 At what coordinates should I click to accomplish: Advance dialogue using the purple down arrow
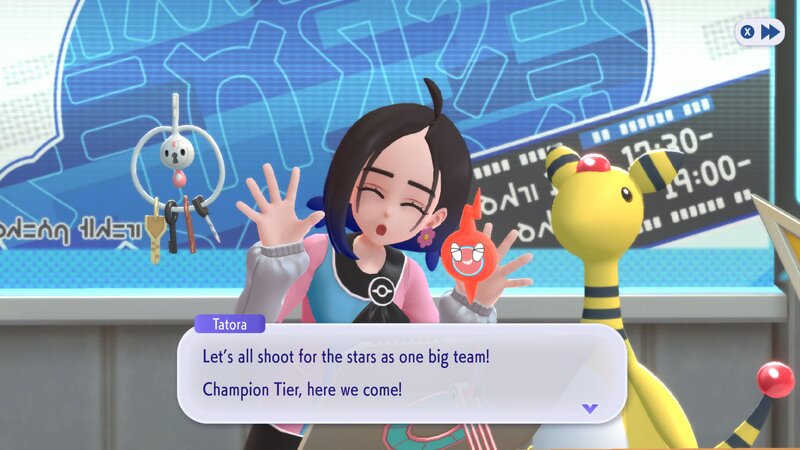[589, 408]
